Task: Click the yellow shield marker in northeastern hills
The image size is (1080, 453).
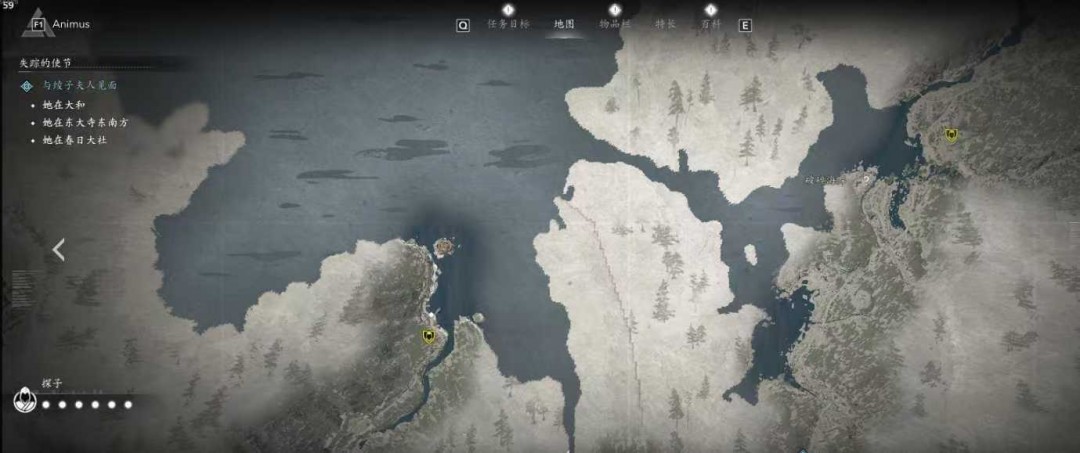Action: coord(951,135)
